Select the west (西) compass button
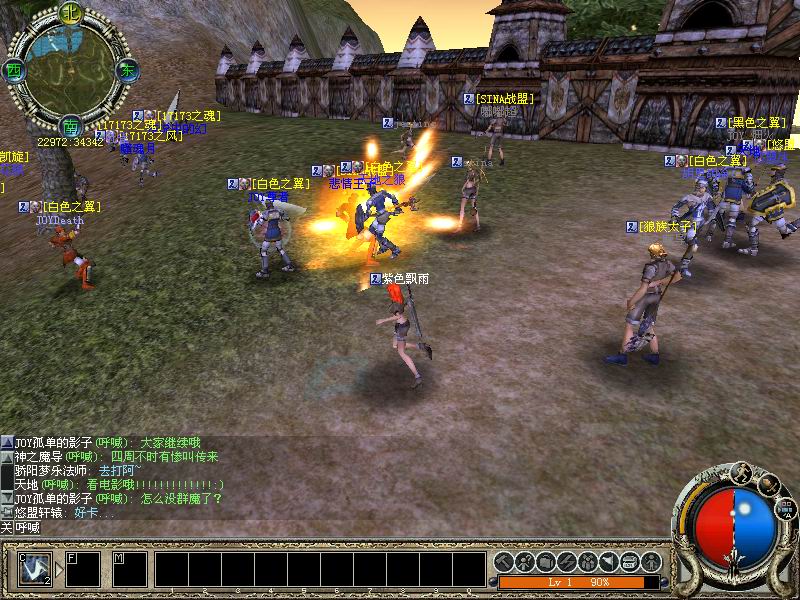This screenshot has width=800, height=600. point(13,71)
